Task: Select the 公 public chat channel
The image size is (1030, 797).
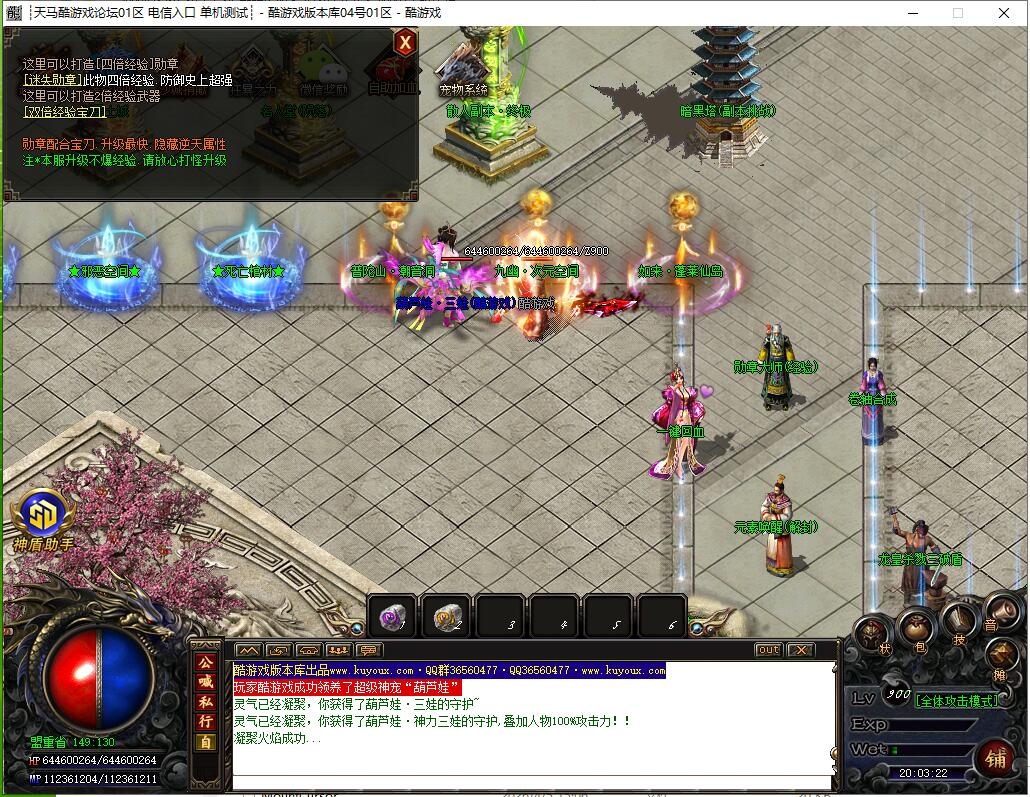Action: coord(205,662)
